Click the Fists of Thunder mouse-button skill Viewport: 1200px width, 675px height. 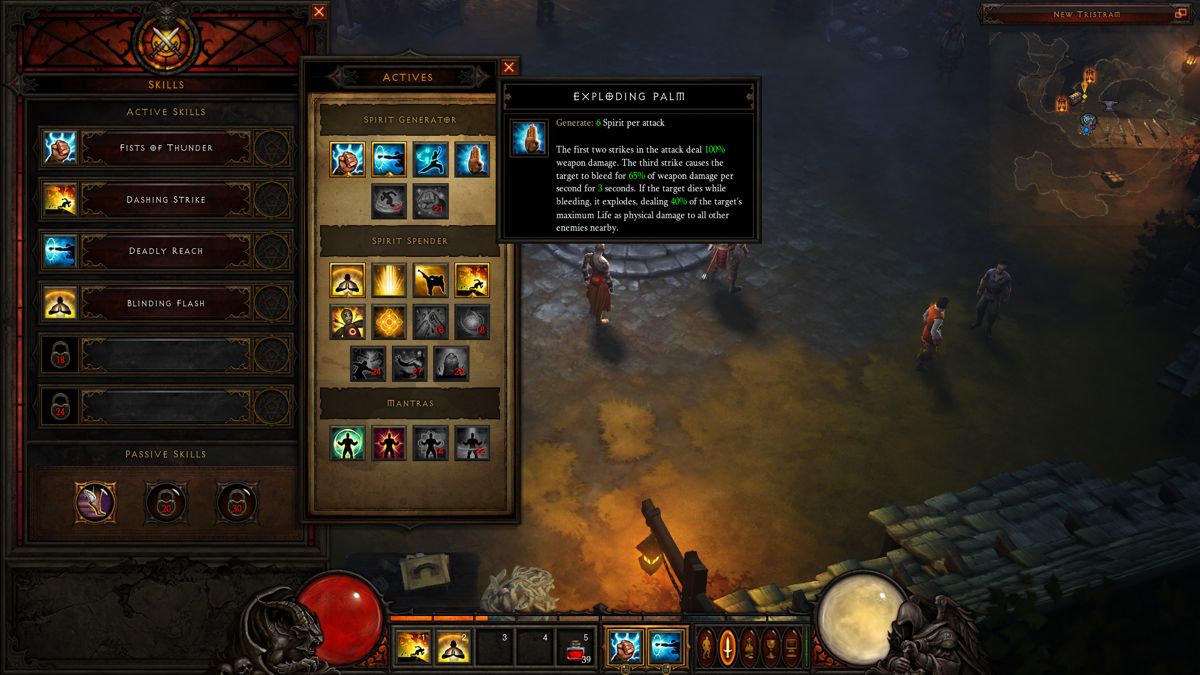click(624, 646)
